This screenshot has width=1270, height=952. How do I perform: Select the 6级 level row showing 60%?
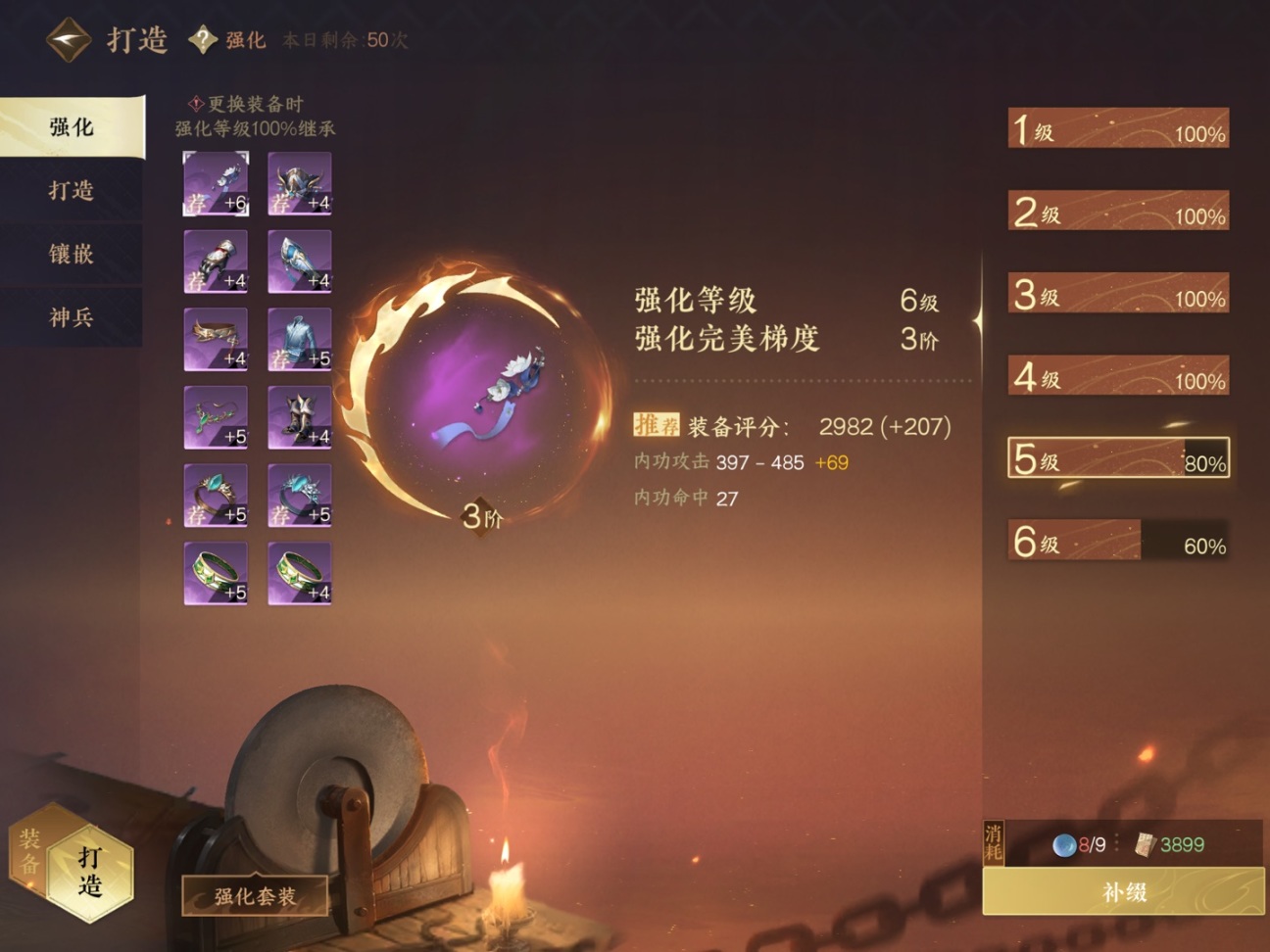(x=1117, y=541)
